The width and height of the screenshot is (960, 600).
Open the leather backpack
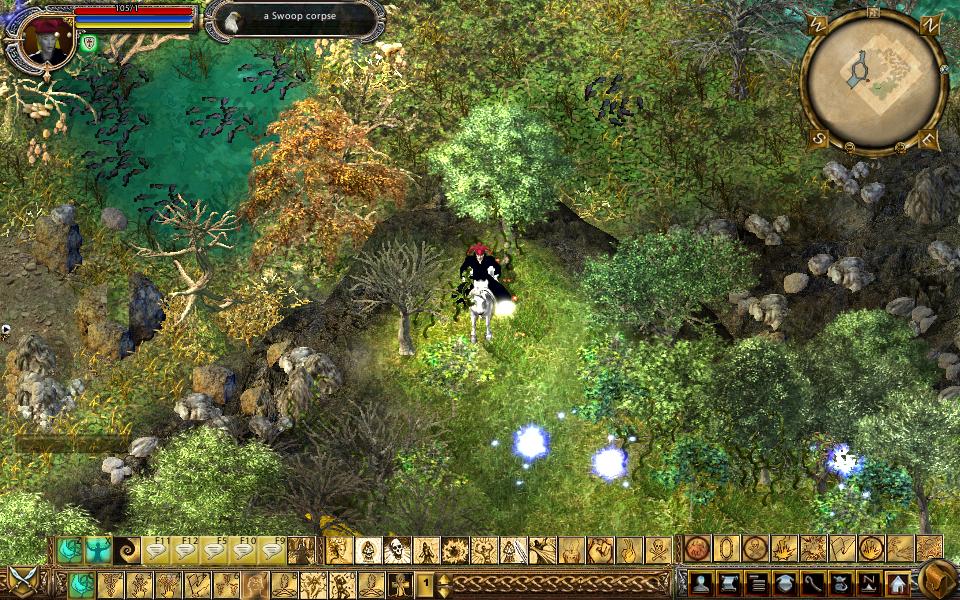(x=935, y=579)
